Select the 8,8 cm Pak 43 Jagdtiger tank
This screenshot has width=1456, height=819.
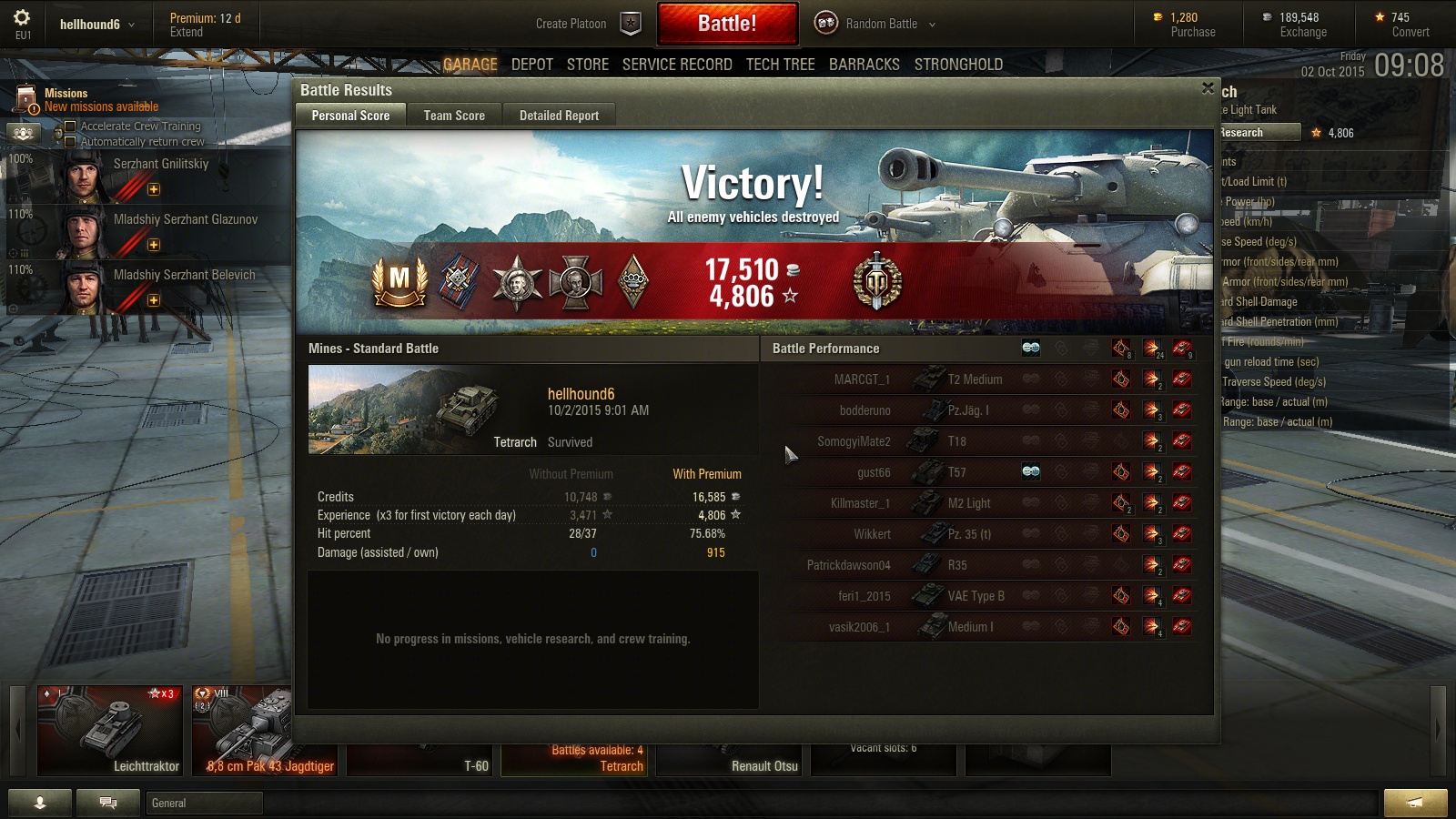[x=243, y=729]
